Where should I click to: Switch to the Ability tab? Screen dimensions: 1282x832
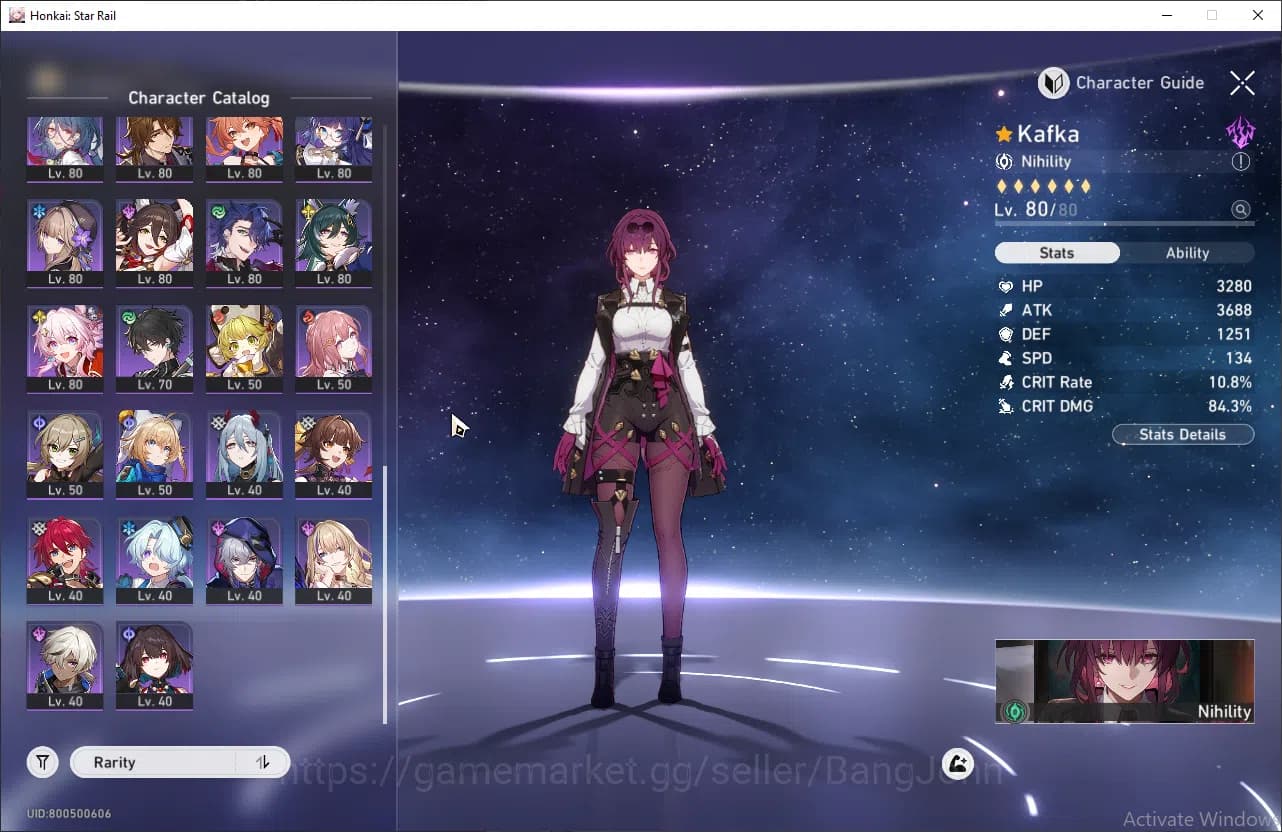1187,253
